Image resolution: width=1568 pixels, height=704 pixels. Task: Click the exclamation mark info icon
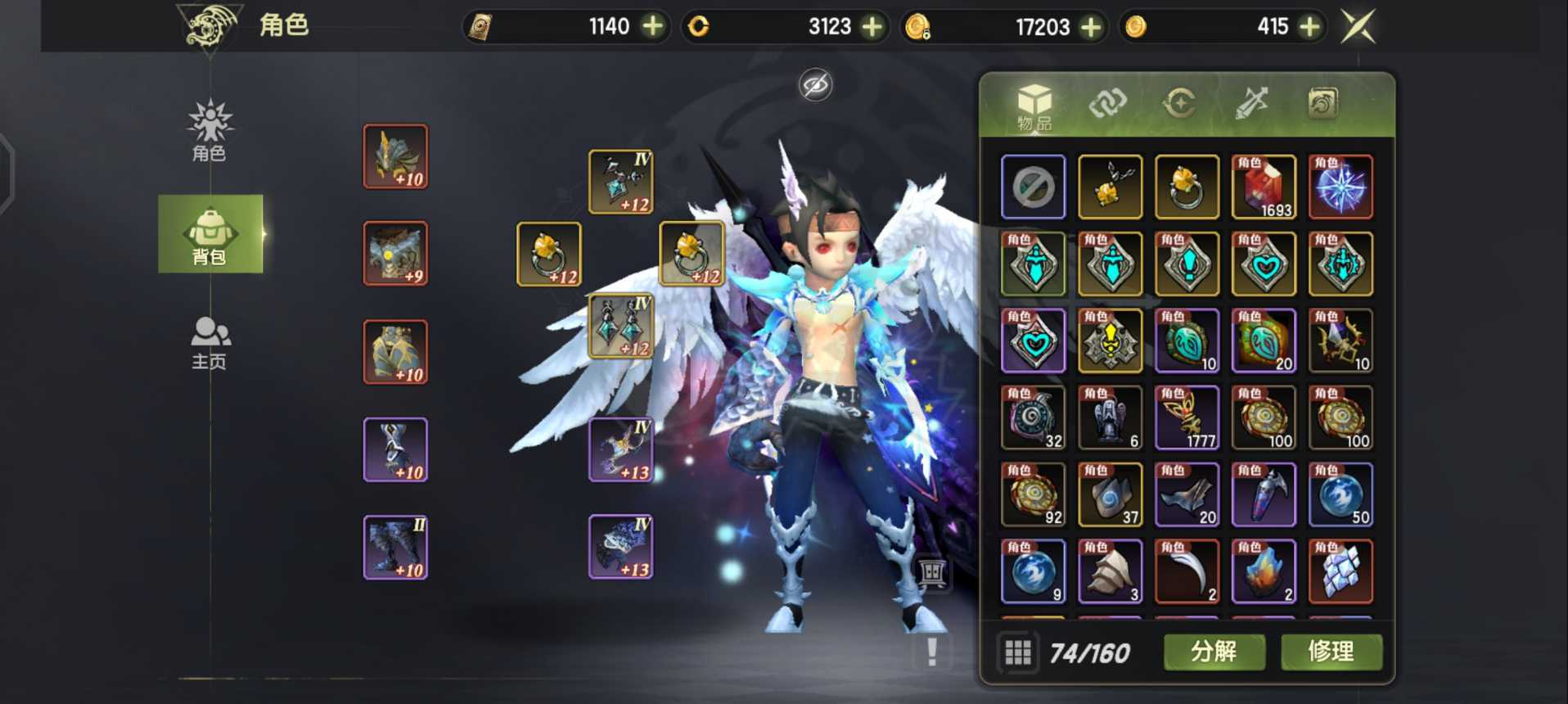[x=932, y=652]
